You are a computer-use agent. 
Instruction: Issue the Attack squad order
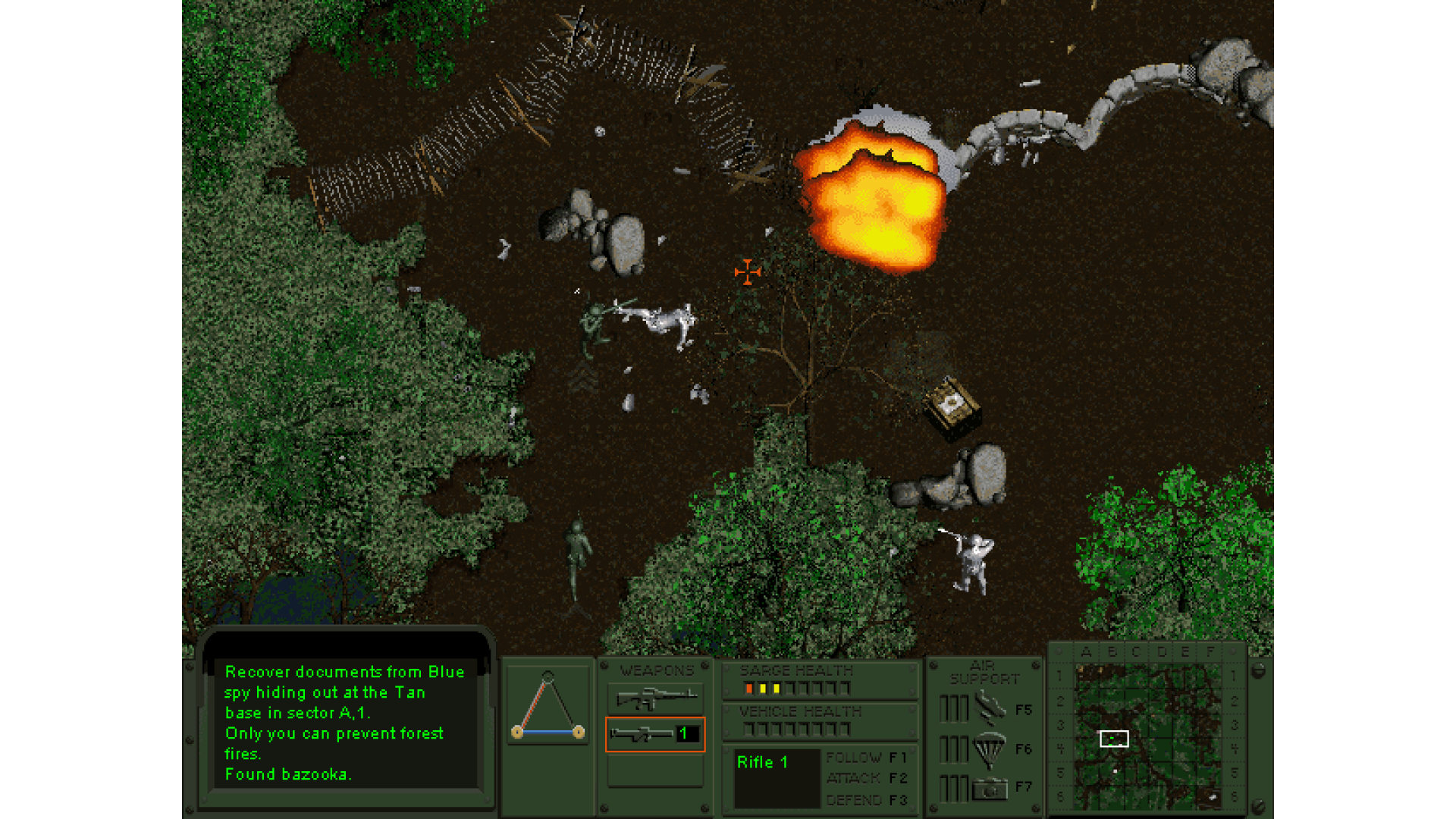866,778
